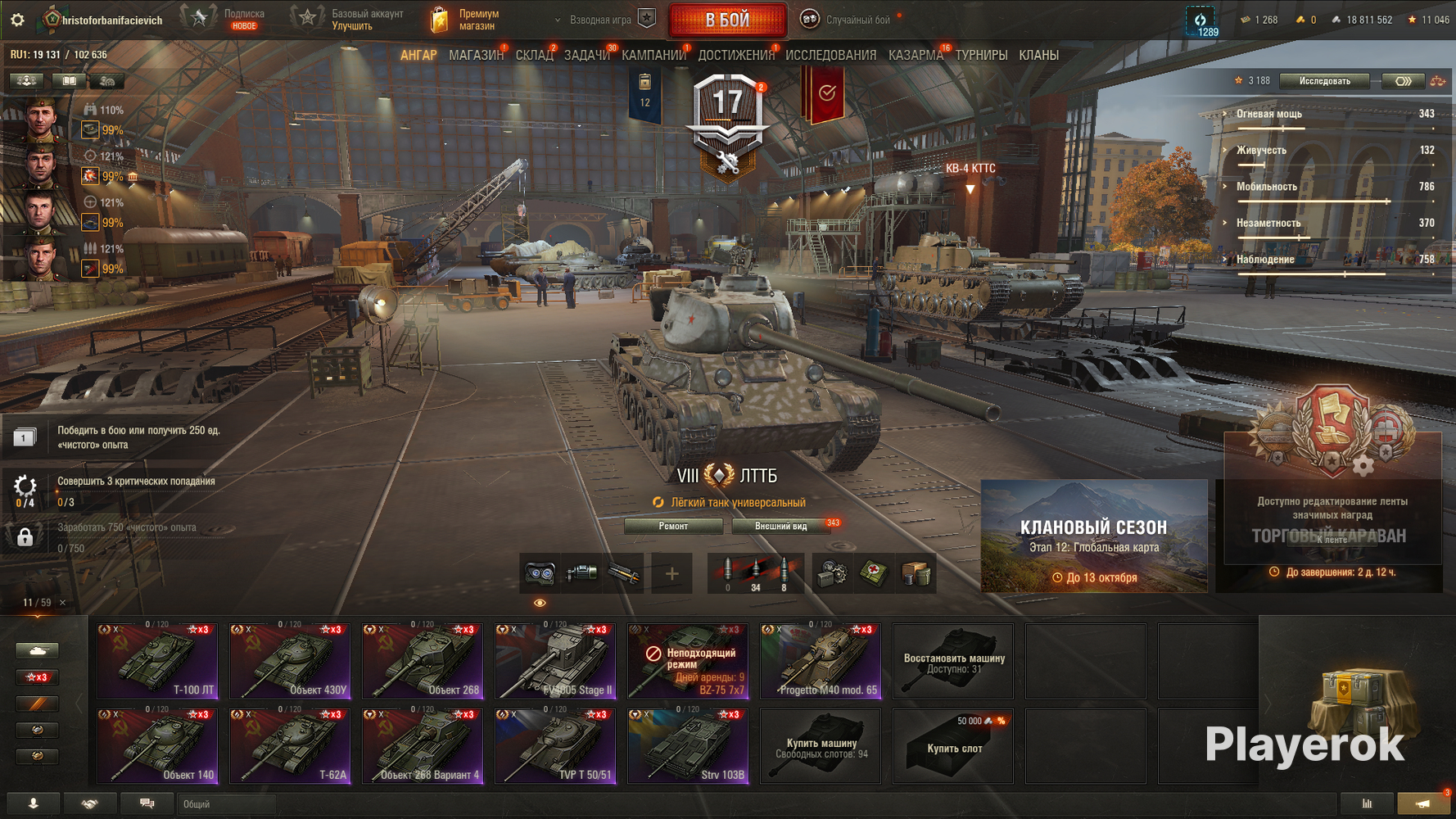Expand the Огневая мощь stat
This screenshot has height=819, width=1456.
(x=1269, y=114)
